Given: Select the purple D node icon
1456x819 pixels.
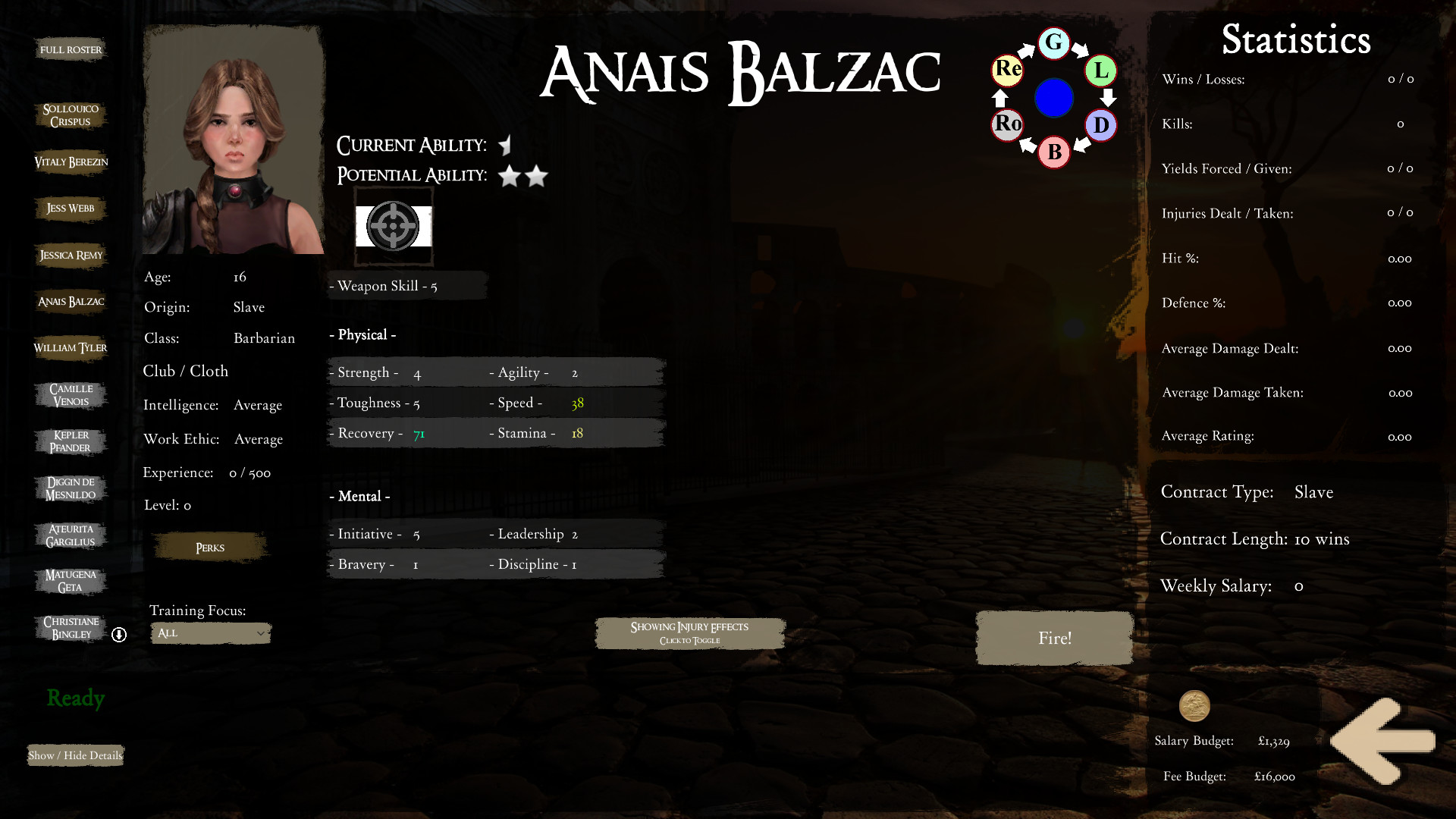Looking at the screenshot, I should pyautogui.click(x=1101, y=125).
